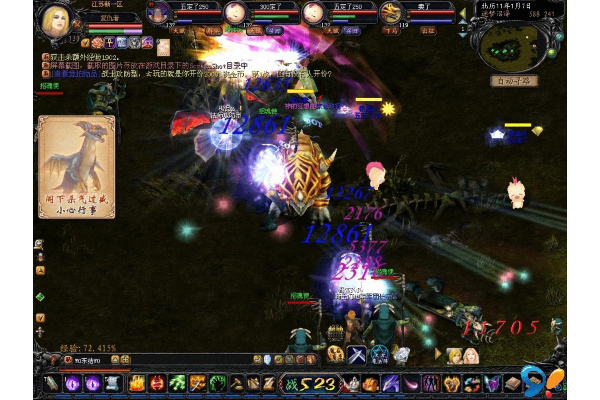Select the black-maned beast pet portrait
The height and width of the screenshot is (400, 600).
tap(391, 13)
